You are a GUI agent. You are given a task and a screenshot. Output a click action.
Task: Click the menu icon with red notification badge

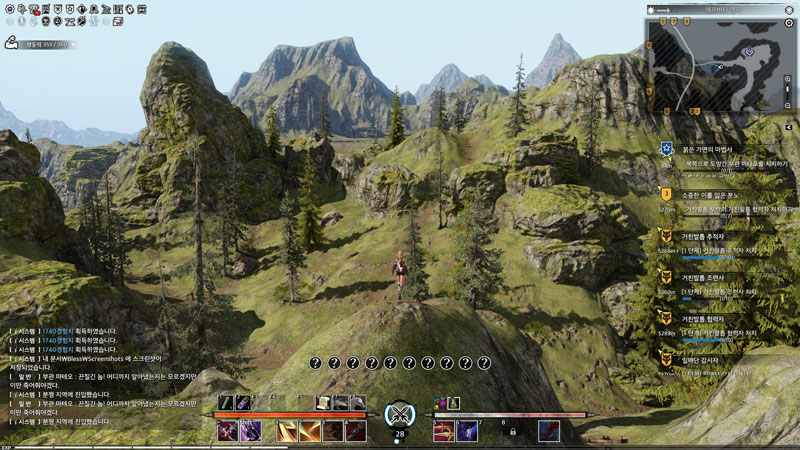point(35,9)
